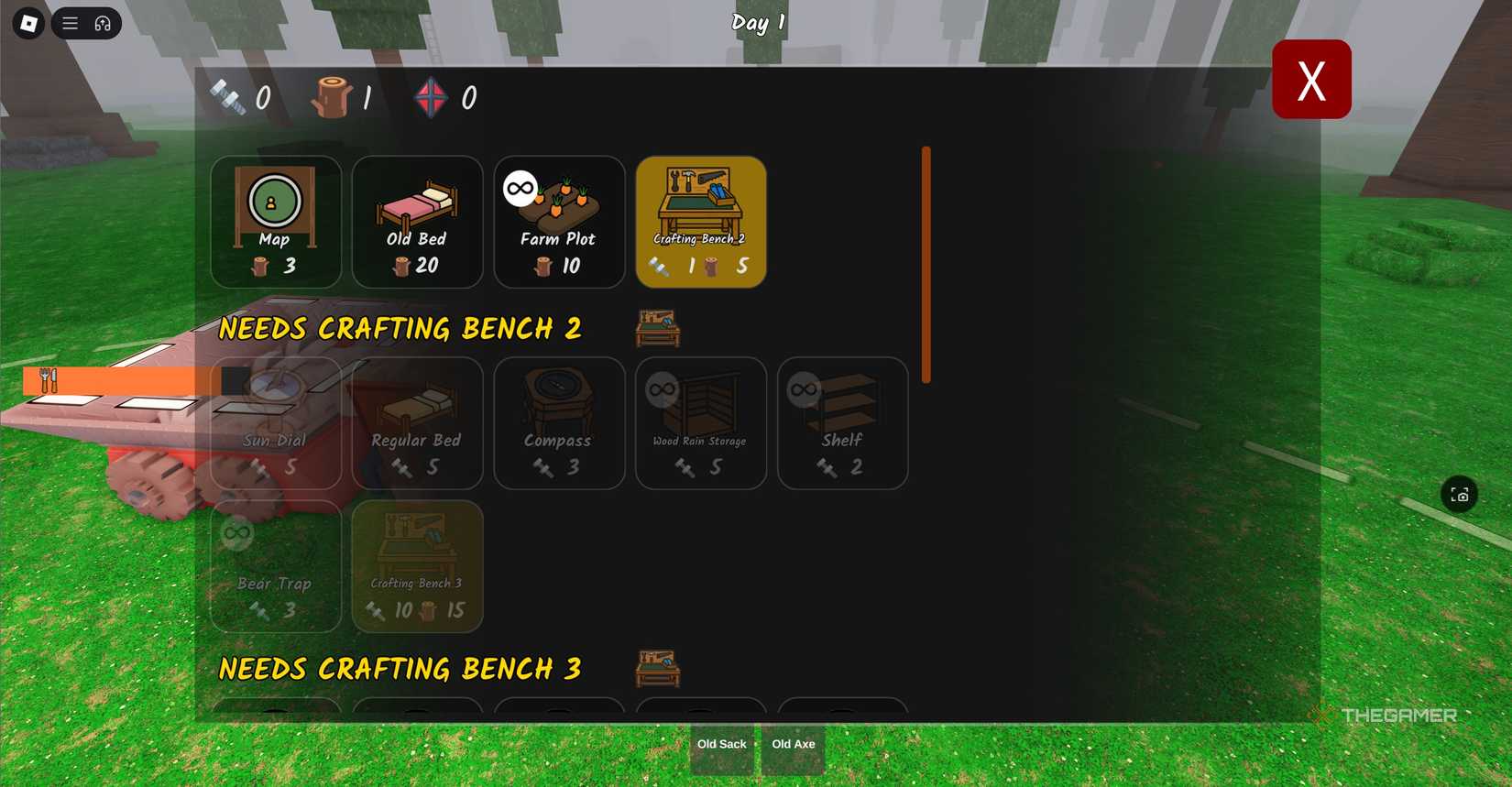Screen dimensions: 1512x787
Task: Choose the Farm Plot recipe
Action: pos(559,220)
